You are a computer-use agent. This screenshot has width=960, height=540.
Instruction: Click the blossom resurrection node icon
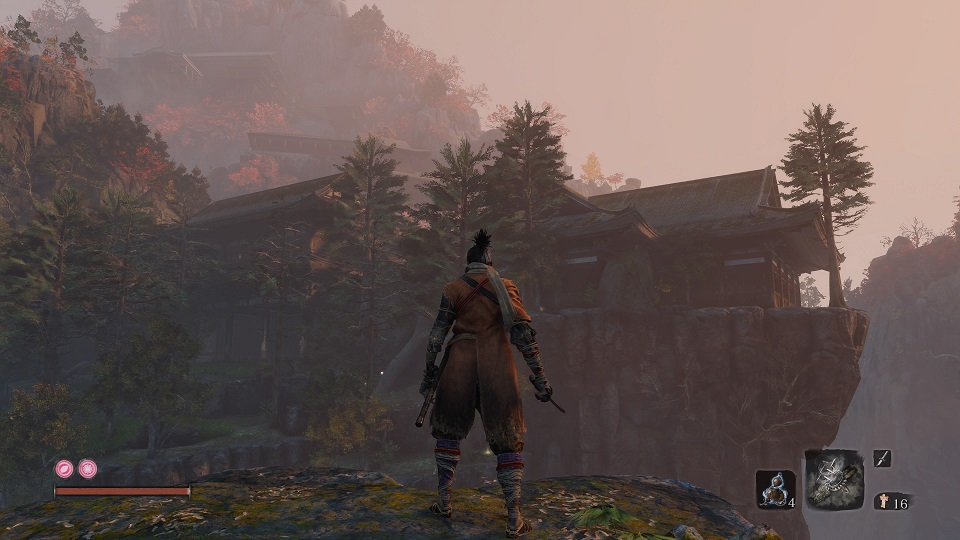coord(88,468)
